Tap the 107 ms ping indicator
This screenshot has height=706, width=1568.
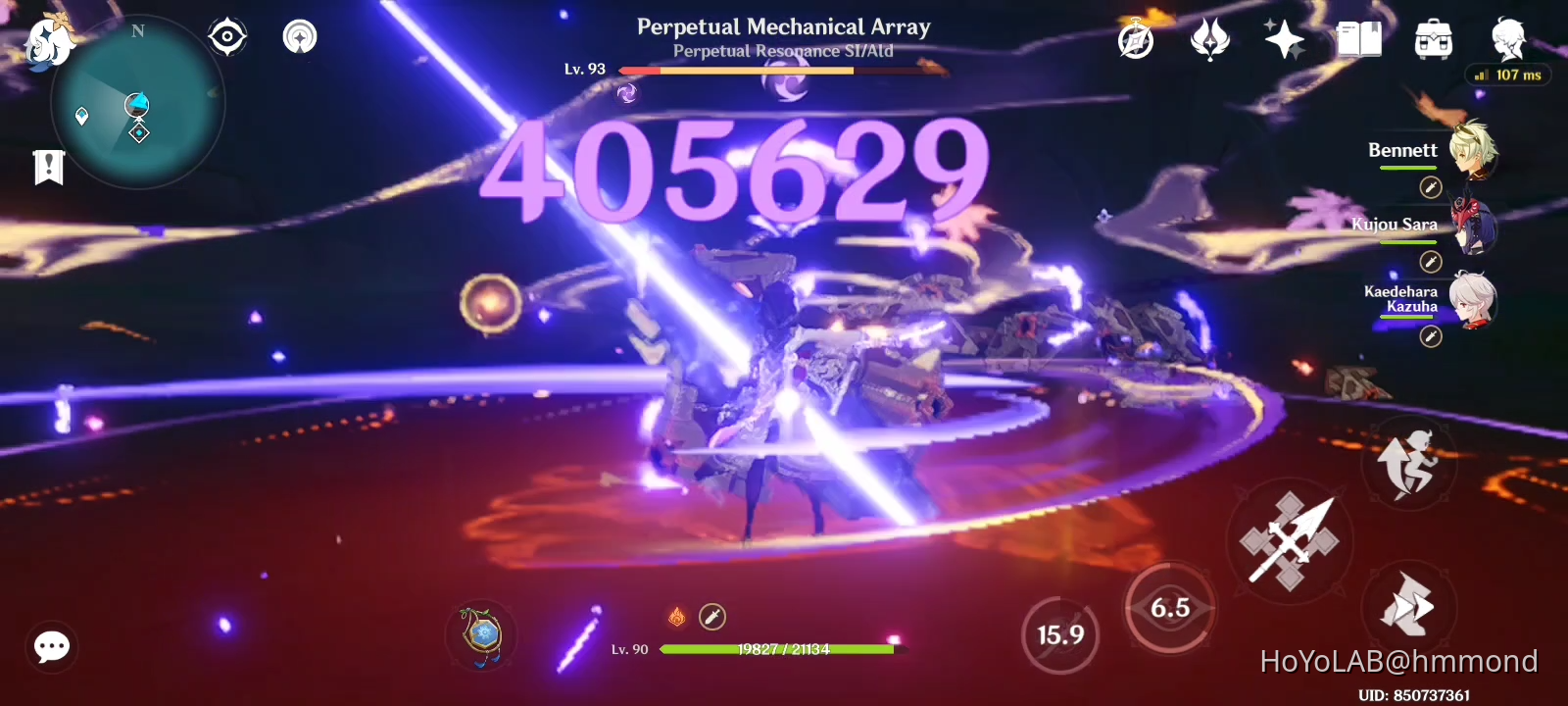point(1508,75)
